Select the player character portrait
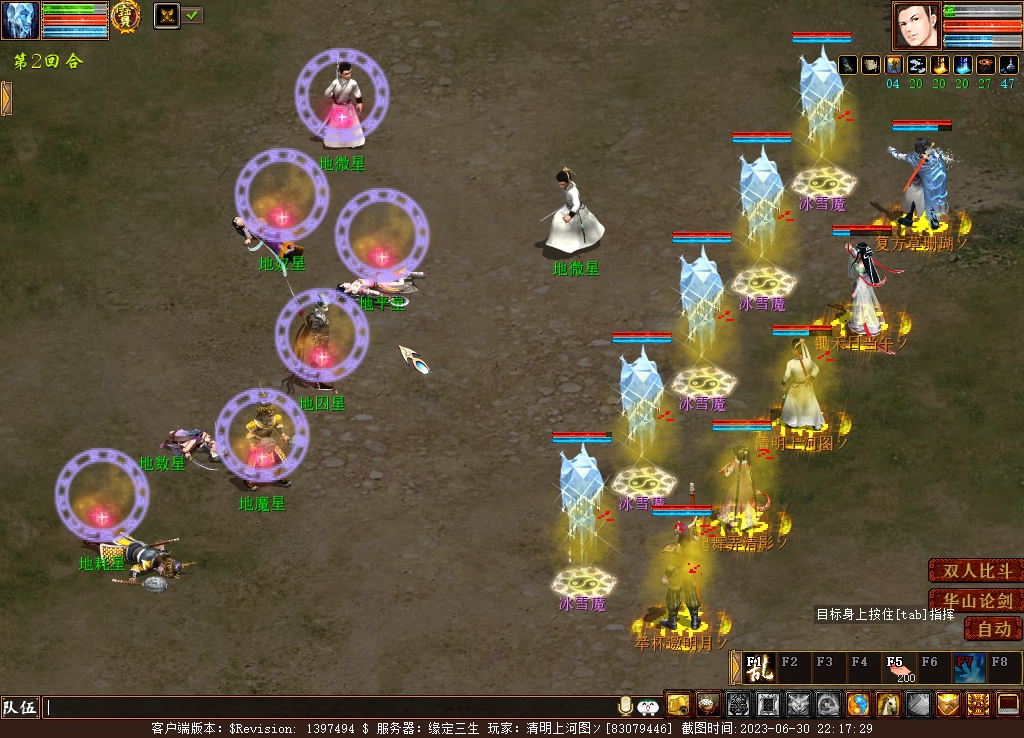This screenshot has height=738, width=1024. click(x=916, y=25)
